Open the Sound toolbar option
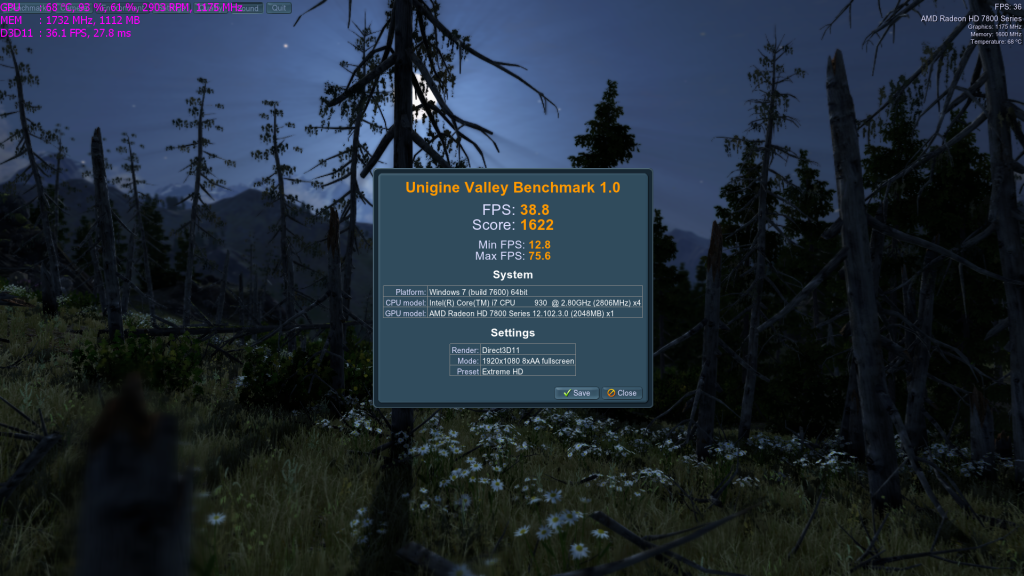Screen dimensions: 1024x576 tap(247, 8)
